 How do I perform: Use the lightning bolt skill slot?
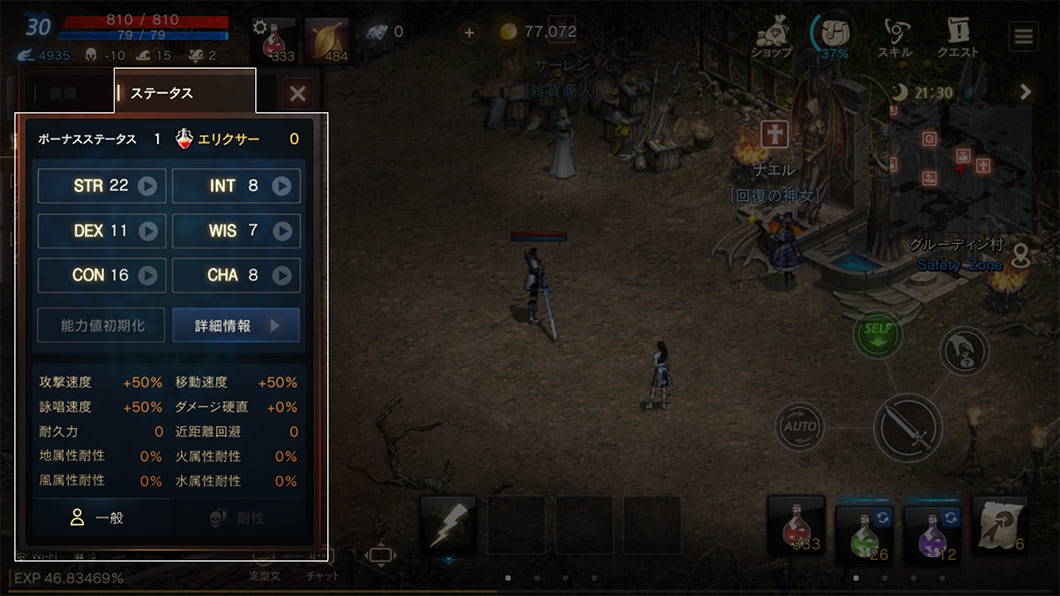click(x=447, y=524)
